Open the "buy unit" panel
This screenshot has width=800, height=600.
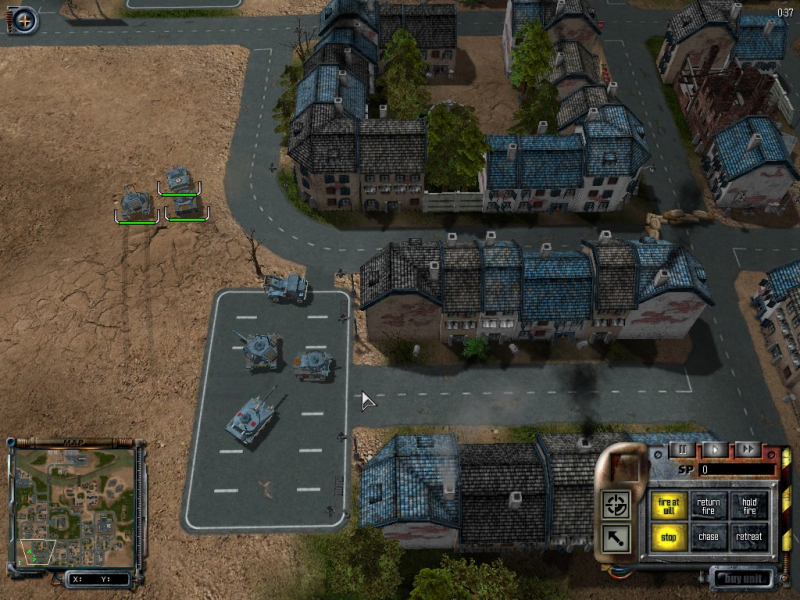744,577
